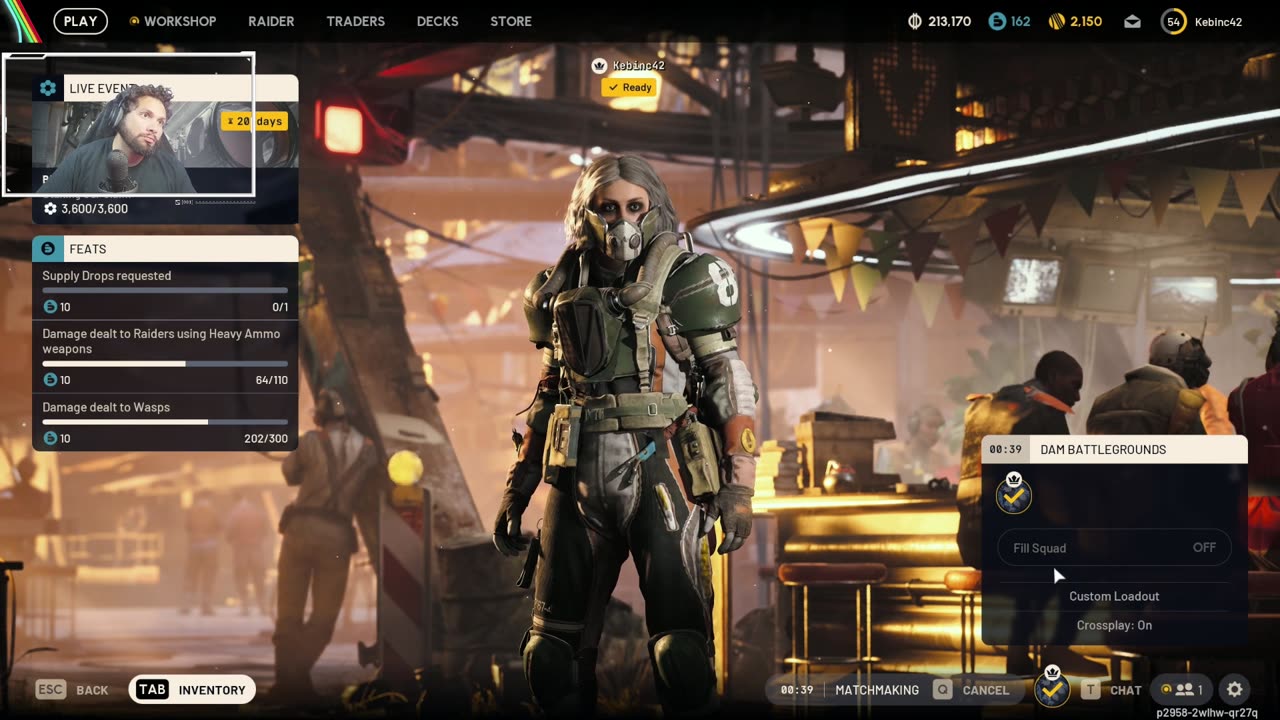Open the Raider tab
The height and width of the screenshot is (720, 1280).
pos(271,21)
